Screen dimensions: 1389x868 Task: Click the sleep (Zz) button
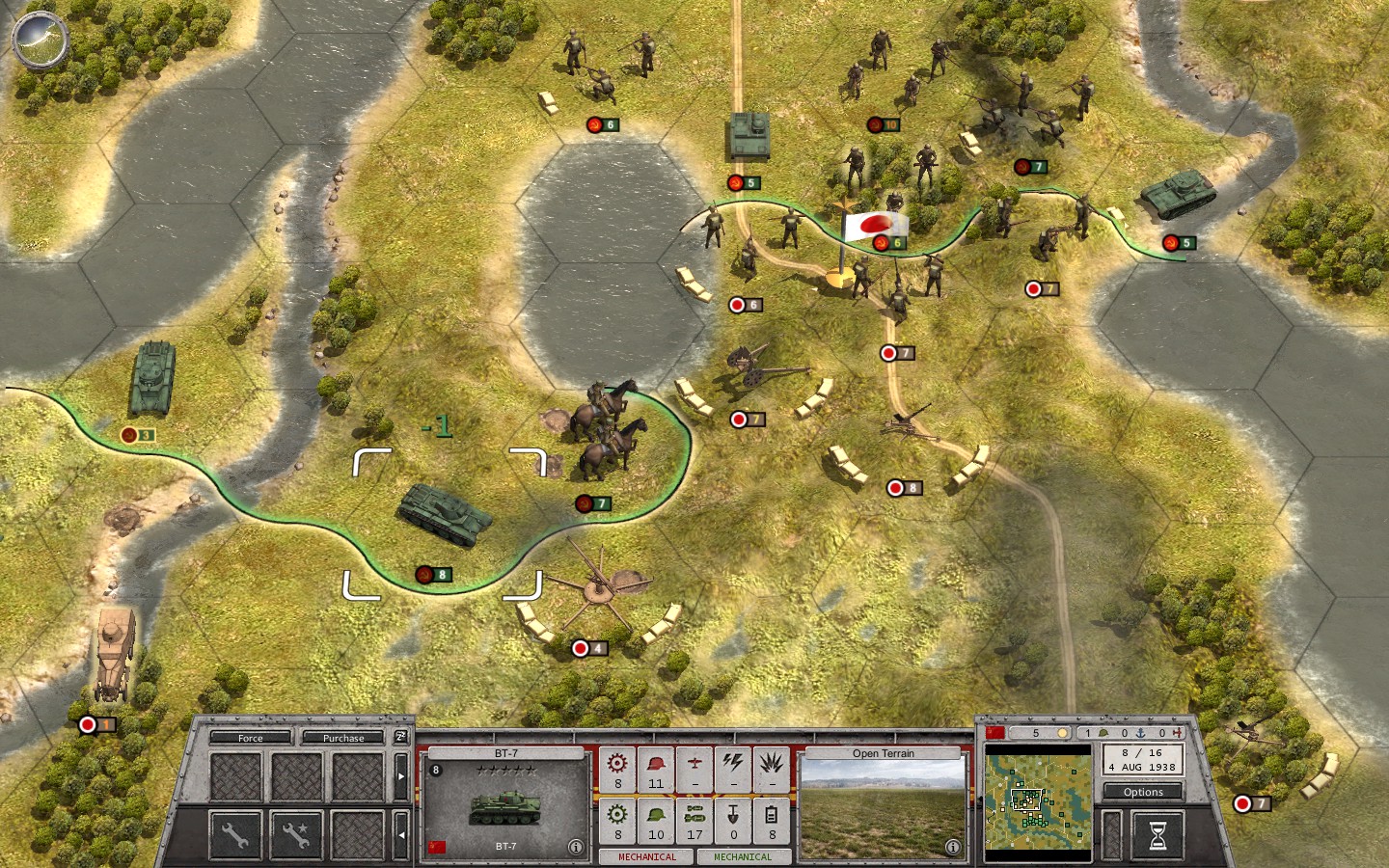point(401,737)
